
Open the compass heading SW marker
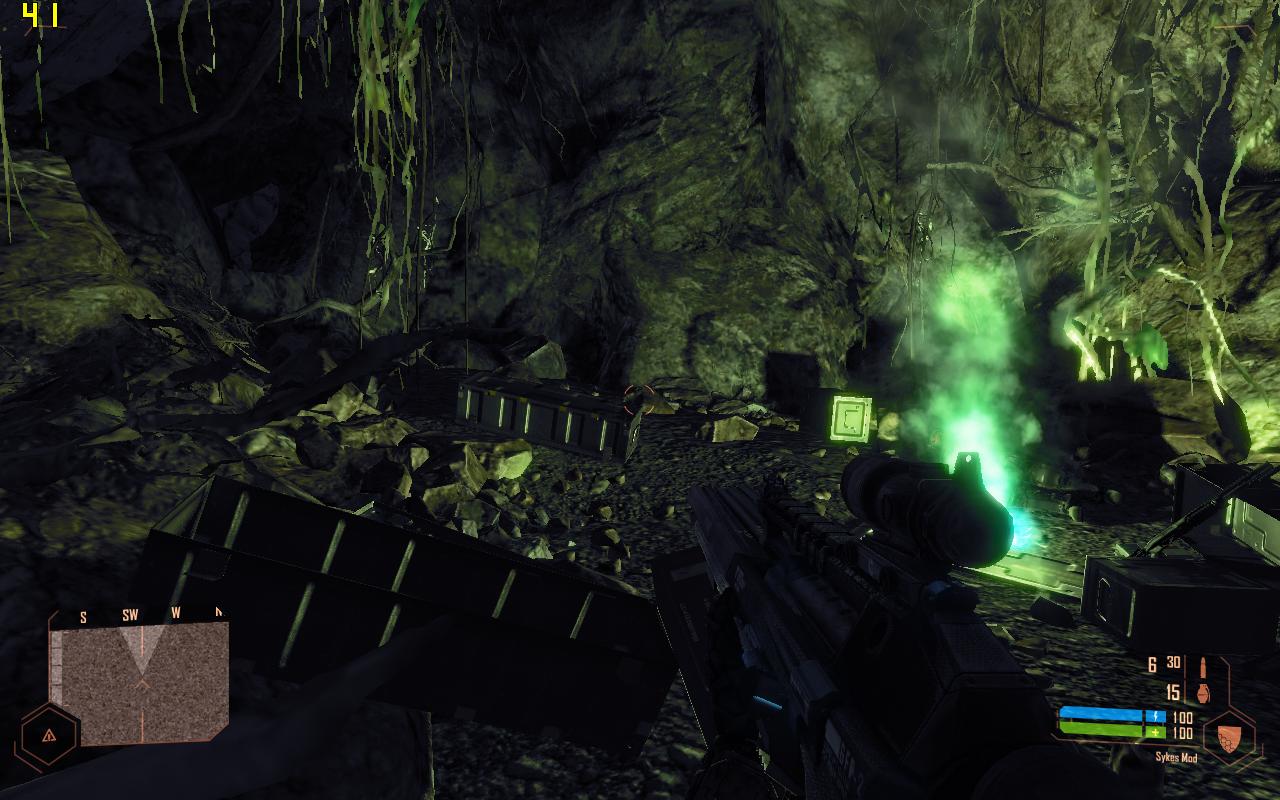[130, 614]
